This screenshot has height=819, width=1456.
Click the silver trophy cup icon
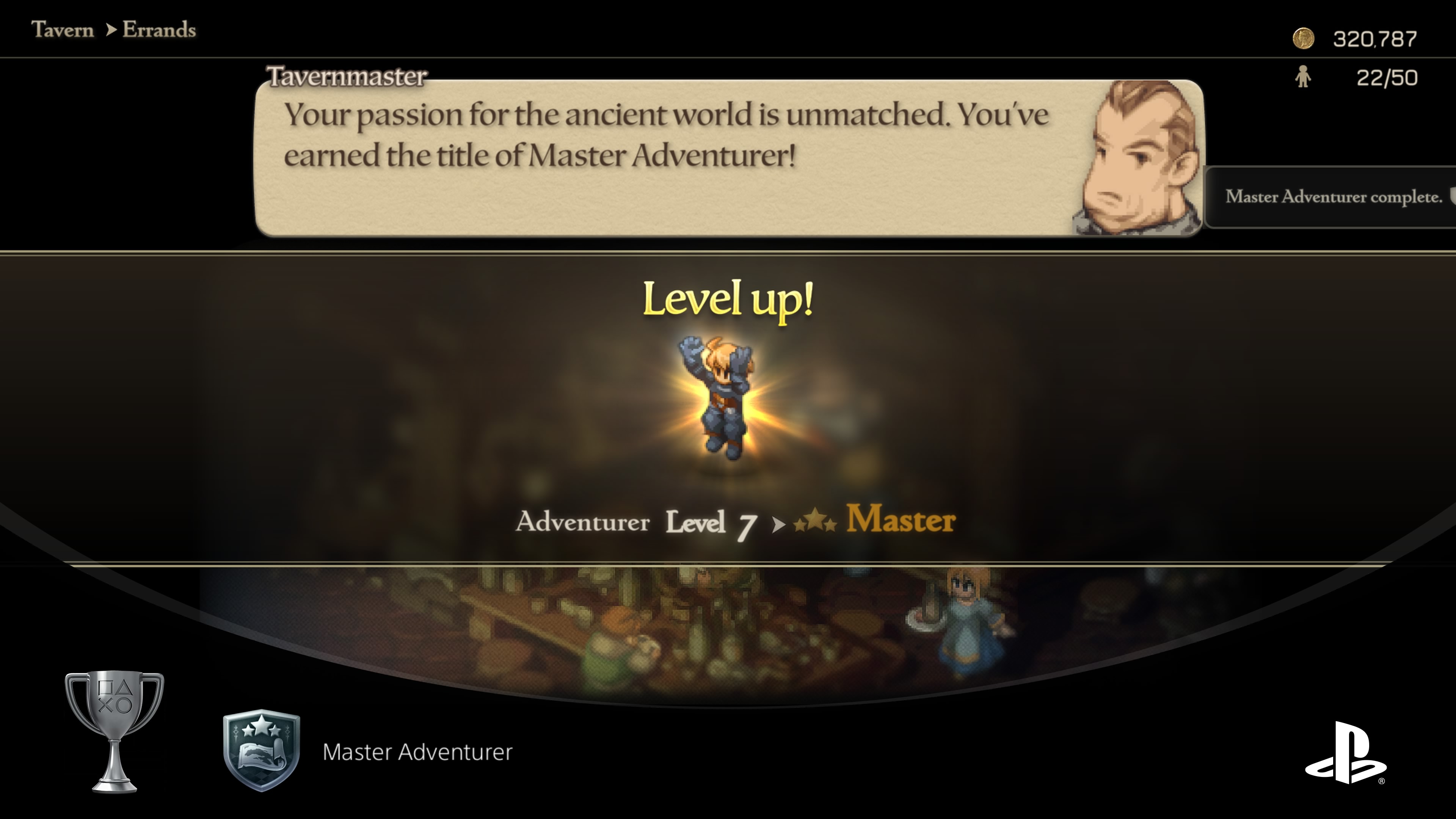[115, 731]
